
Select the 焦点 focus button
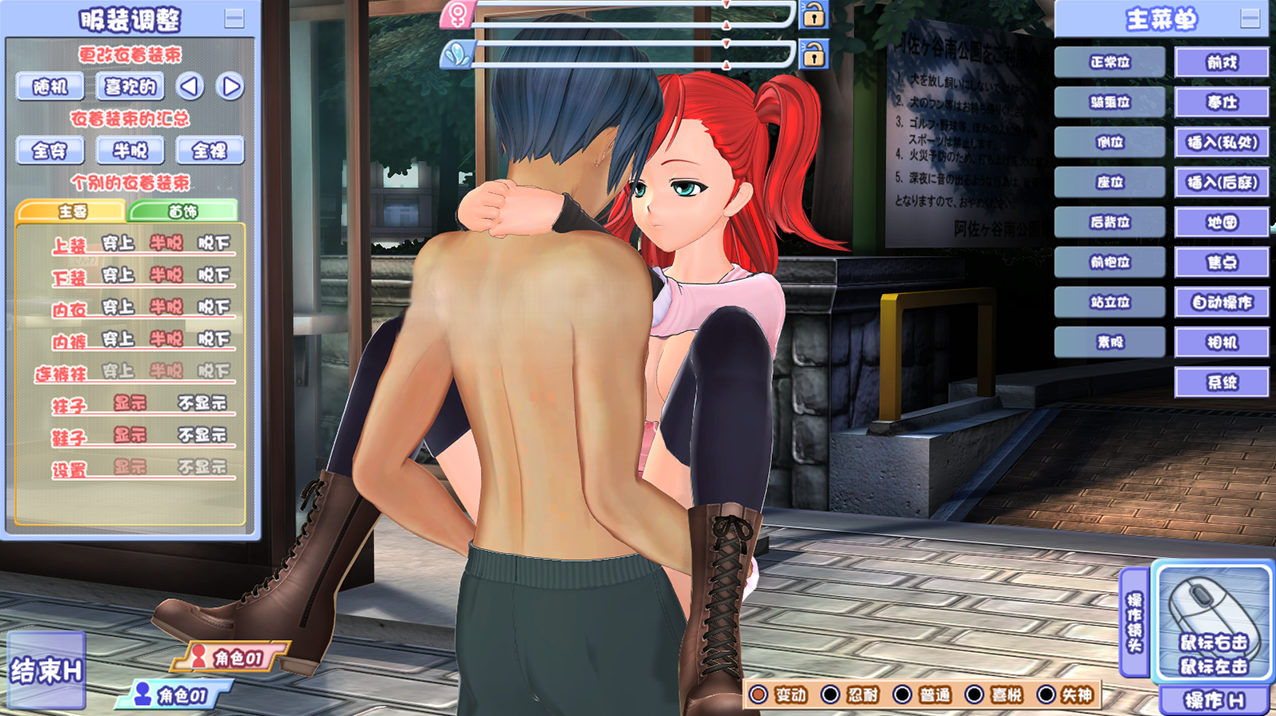[x=1221, y=262]
